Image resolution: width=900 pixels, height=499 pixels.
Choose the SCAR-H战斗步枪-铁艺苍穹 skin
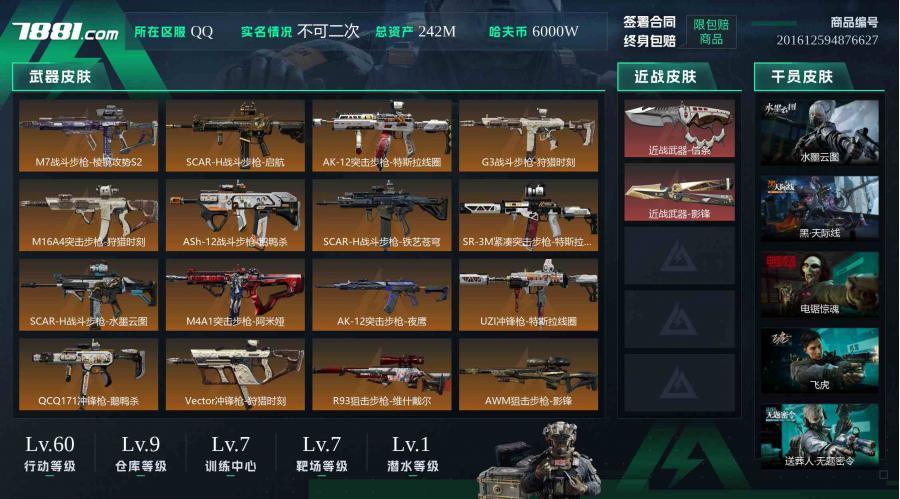(381, 214)
